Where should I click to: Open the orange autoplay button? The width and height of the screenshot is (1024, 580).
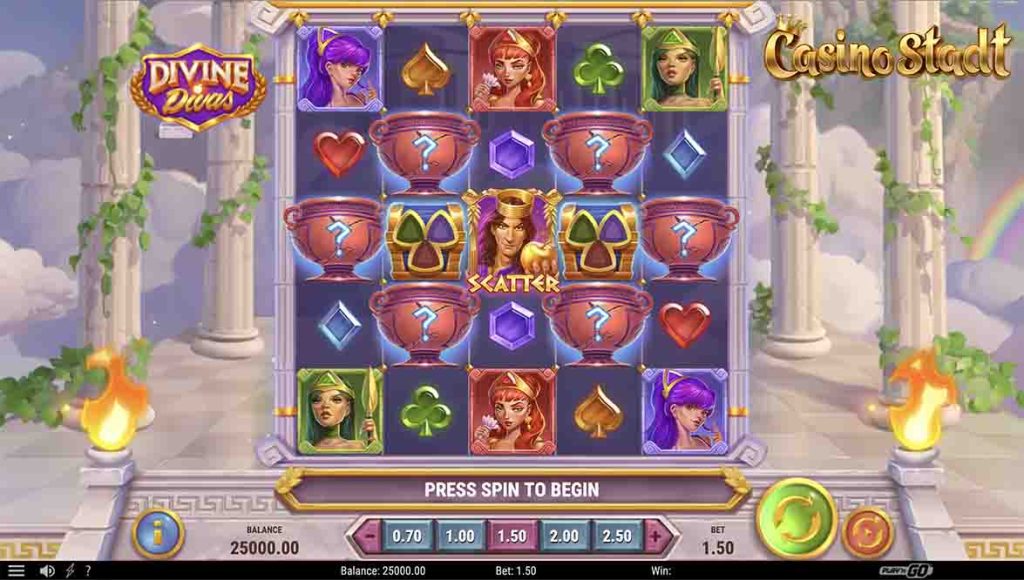pos(867,532)
